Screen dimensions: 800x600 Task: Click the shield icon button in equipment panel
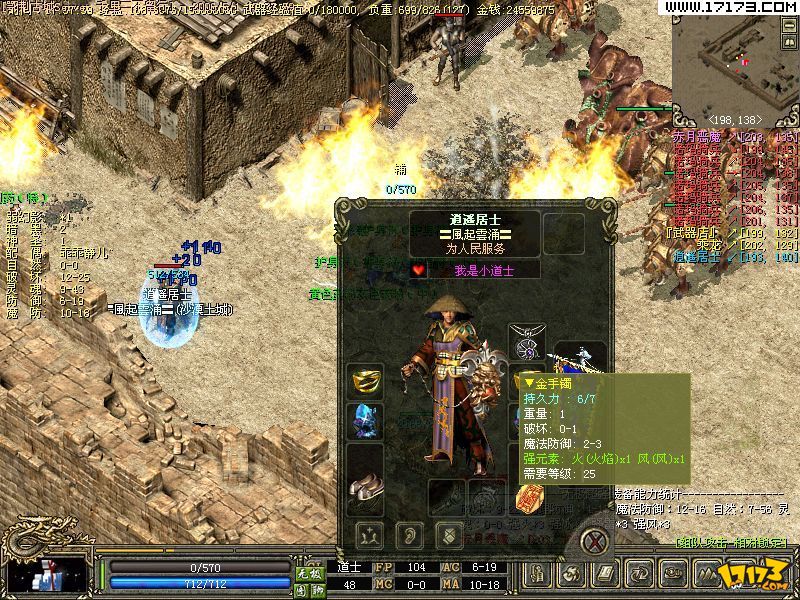coord(449,534)
